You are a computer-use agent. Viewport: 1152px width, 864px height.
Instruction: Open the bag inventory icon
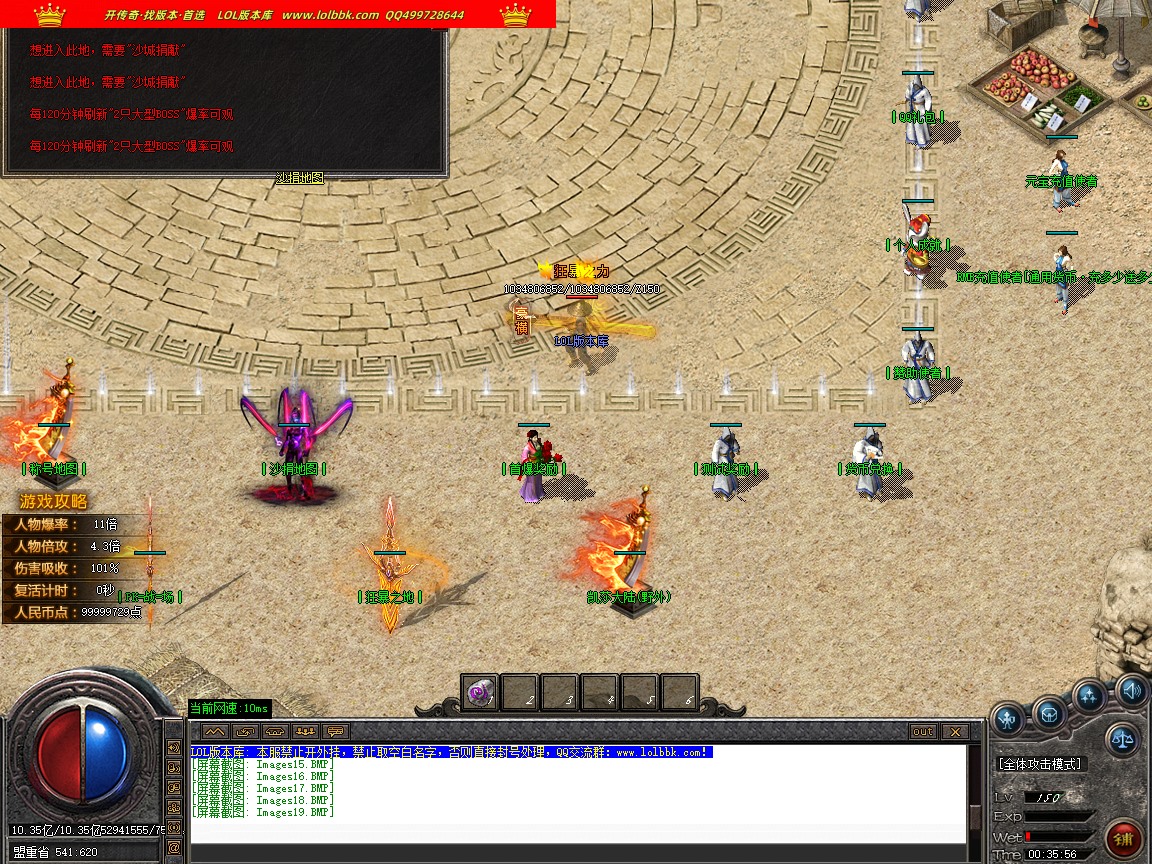click(x=1049, y=713)
